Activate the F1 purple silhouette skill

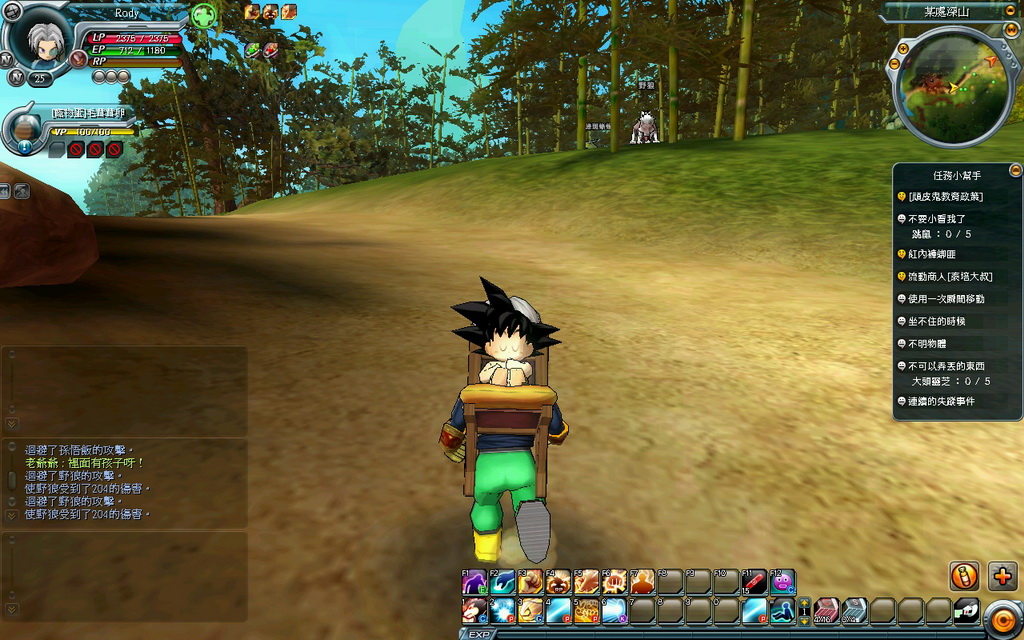pos(474,582)
